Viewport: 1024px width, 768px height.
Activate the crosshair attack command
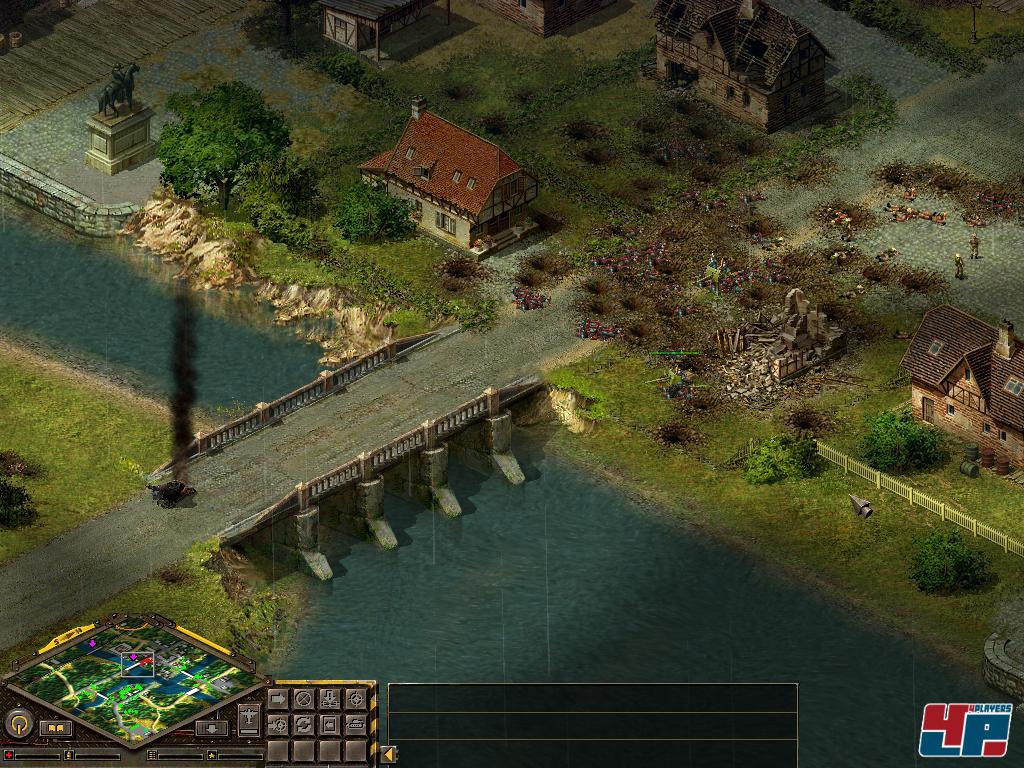(x=355, y=698)
